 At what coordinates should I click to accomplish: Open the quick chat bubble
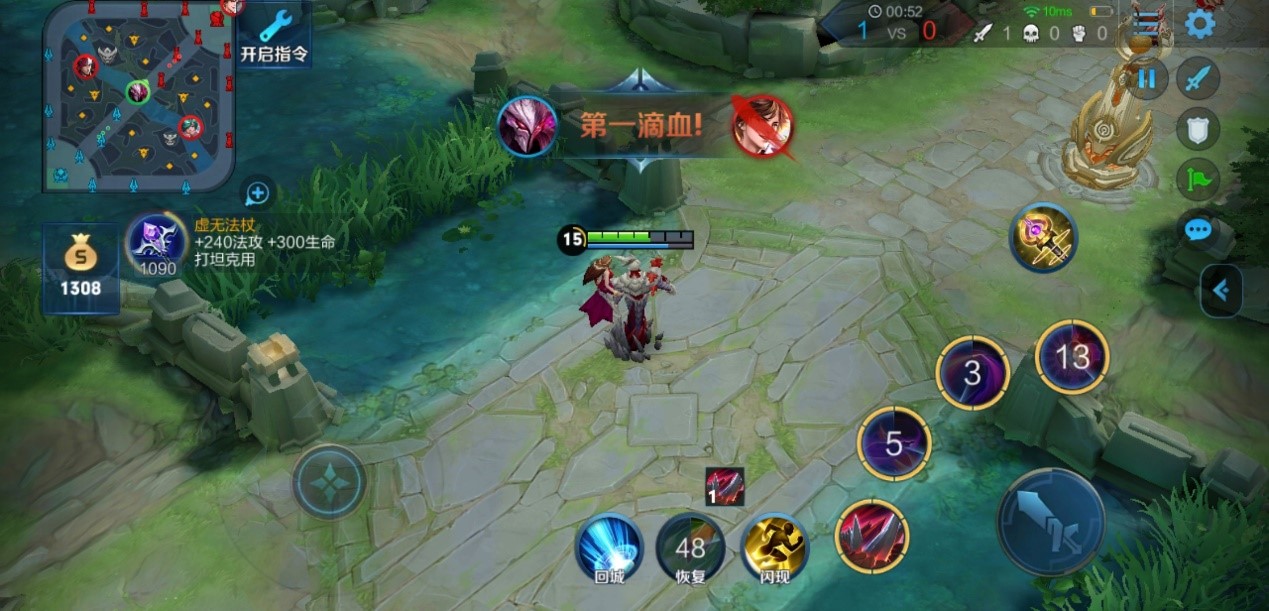pos(1197,231)
